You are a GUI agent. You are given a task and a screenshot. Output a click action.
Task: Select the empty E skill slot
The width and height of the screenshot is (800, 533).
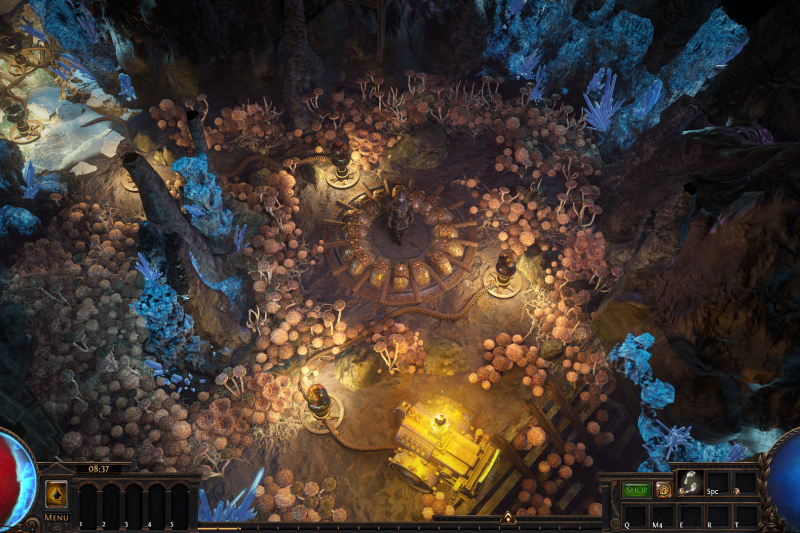tap(690, 514)
